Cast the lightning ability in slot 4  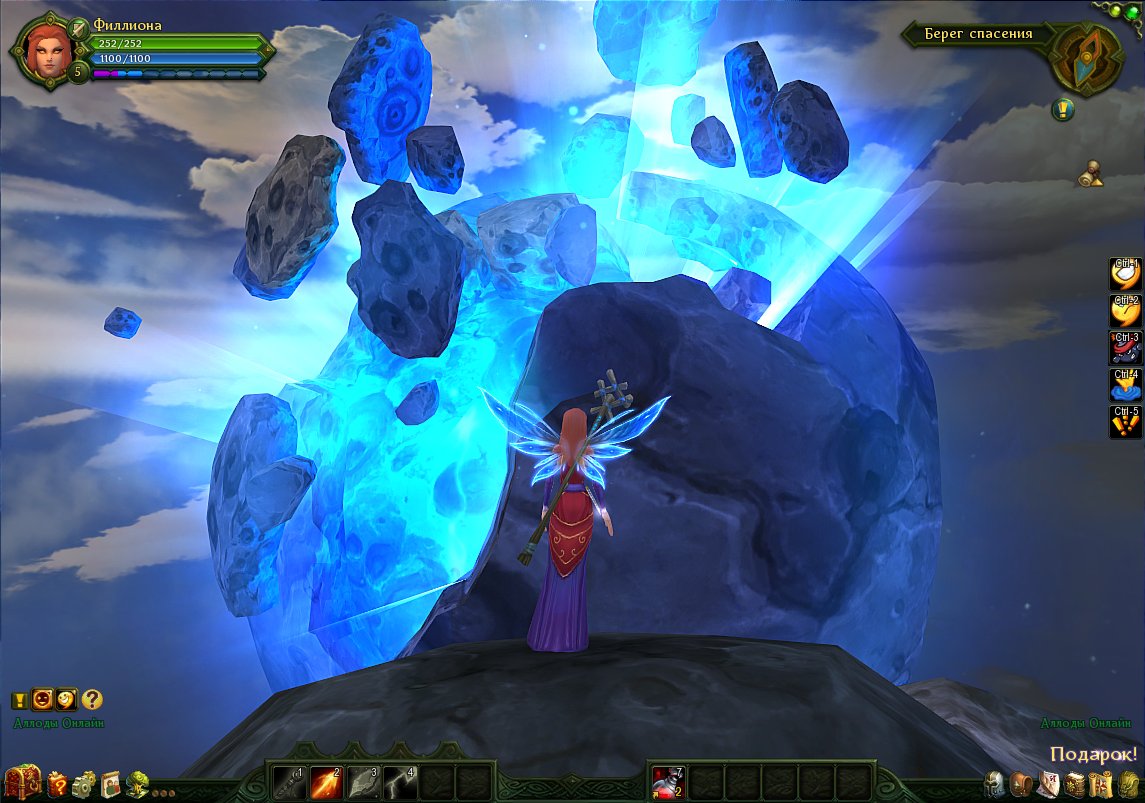[x=399, y=780]
